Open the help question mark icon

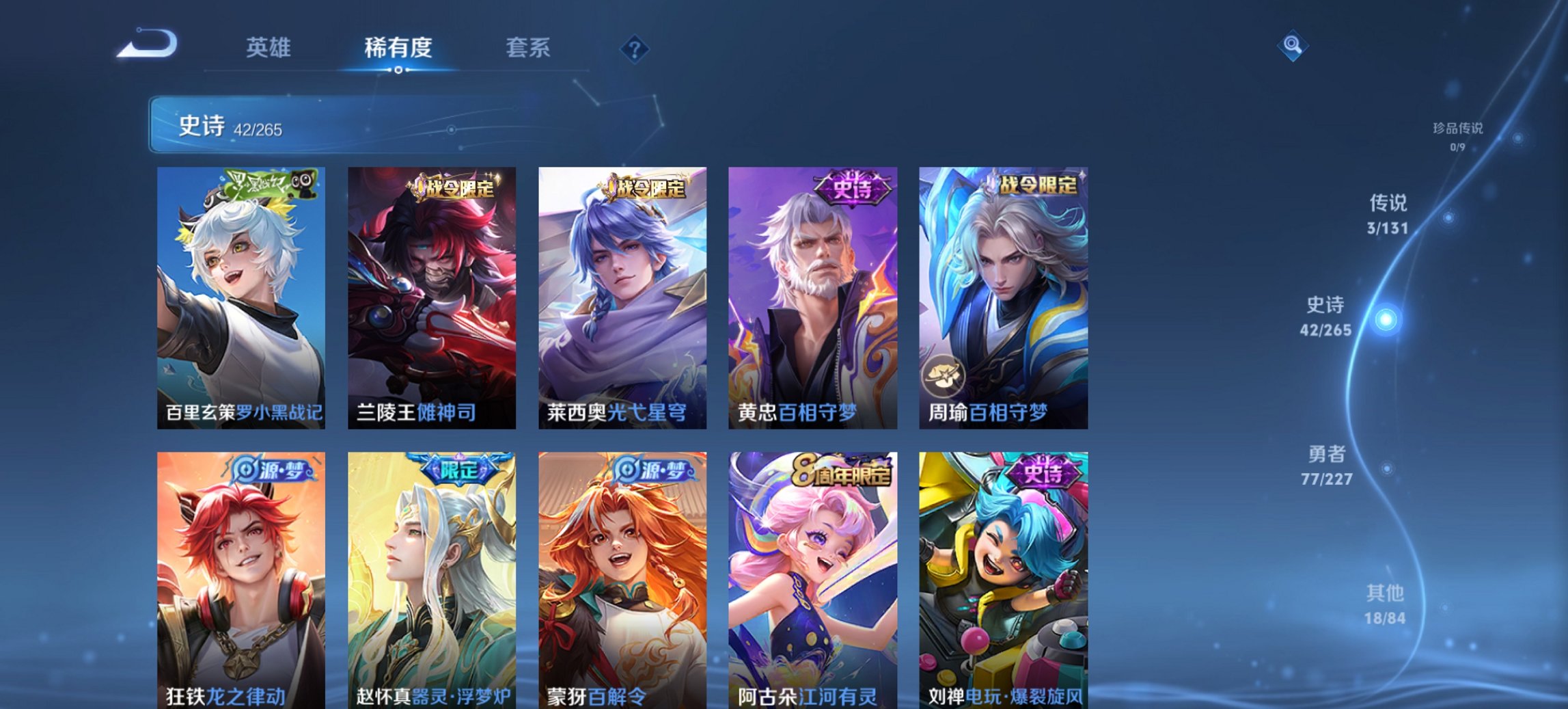click(635, 47)
